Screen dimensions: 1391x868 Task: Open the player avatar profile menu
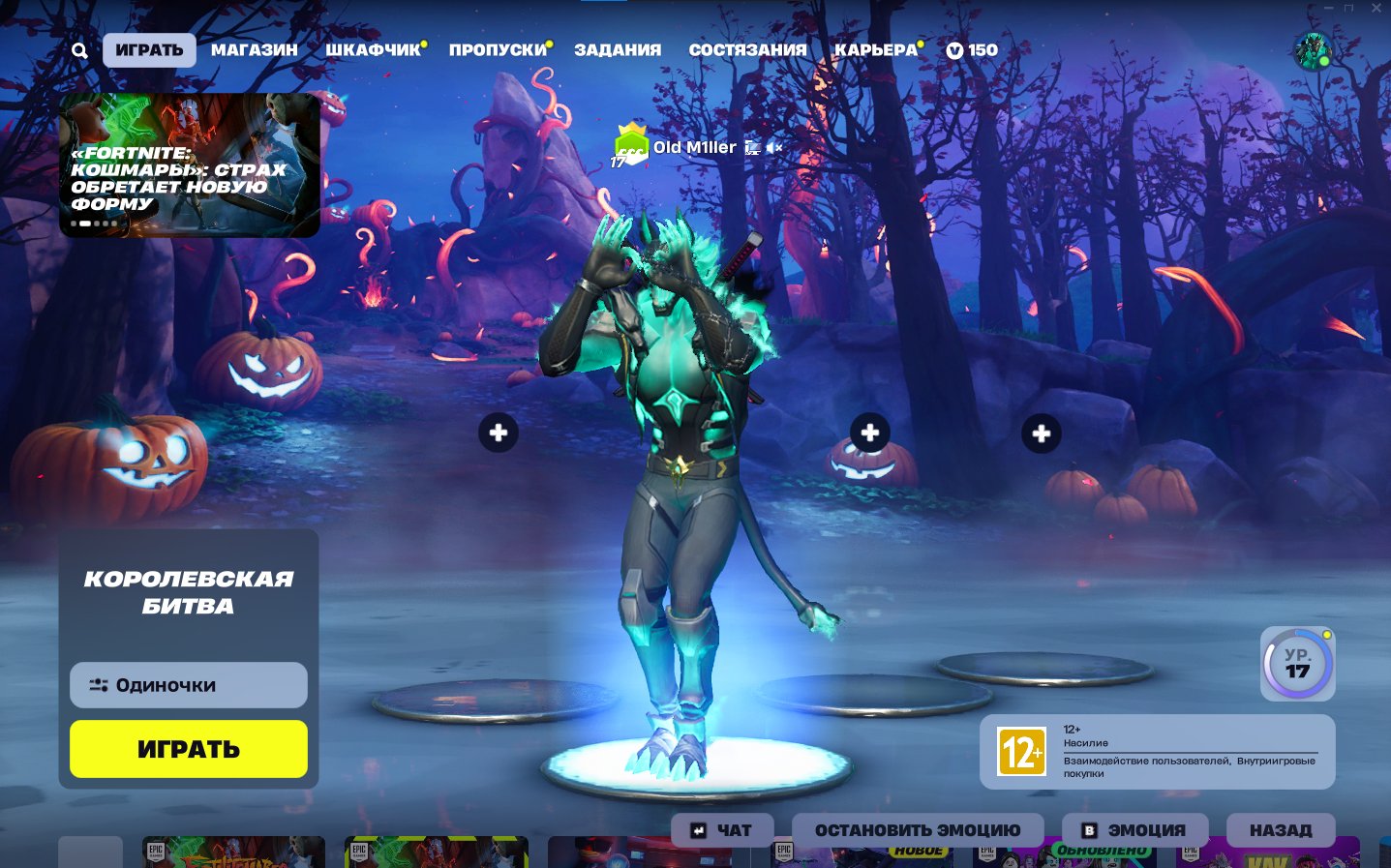click(x=1313, y=52)
